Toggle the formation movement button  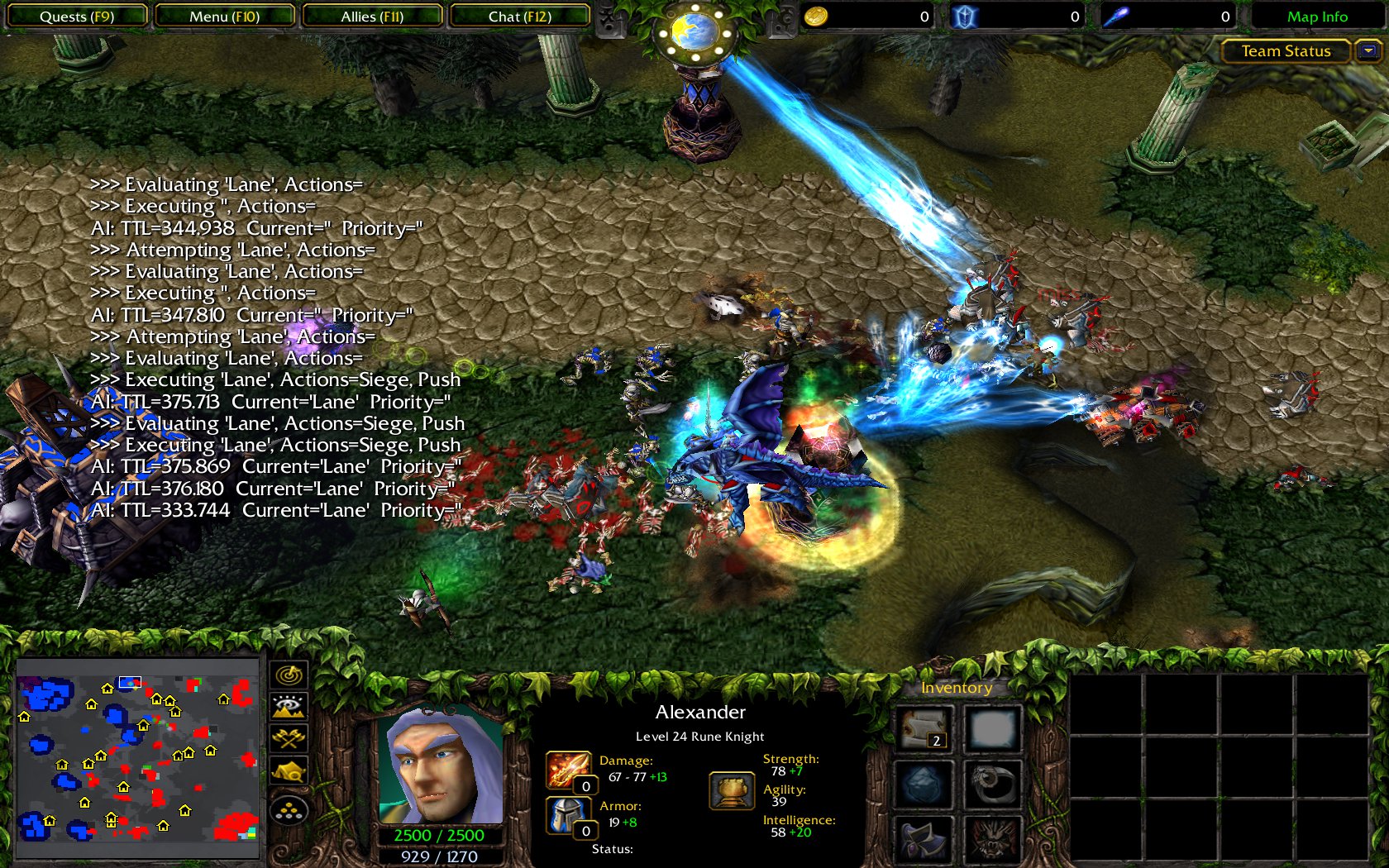pyautogui.click(x=289, y=810)
